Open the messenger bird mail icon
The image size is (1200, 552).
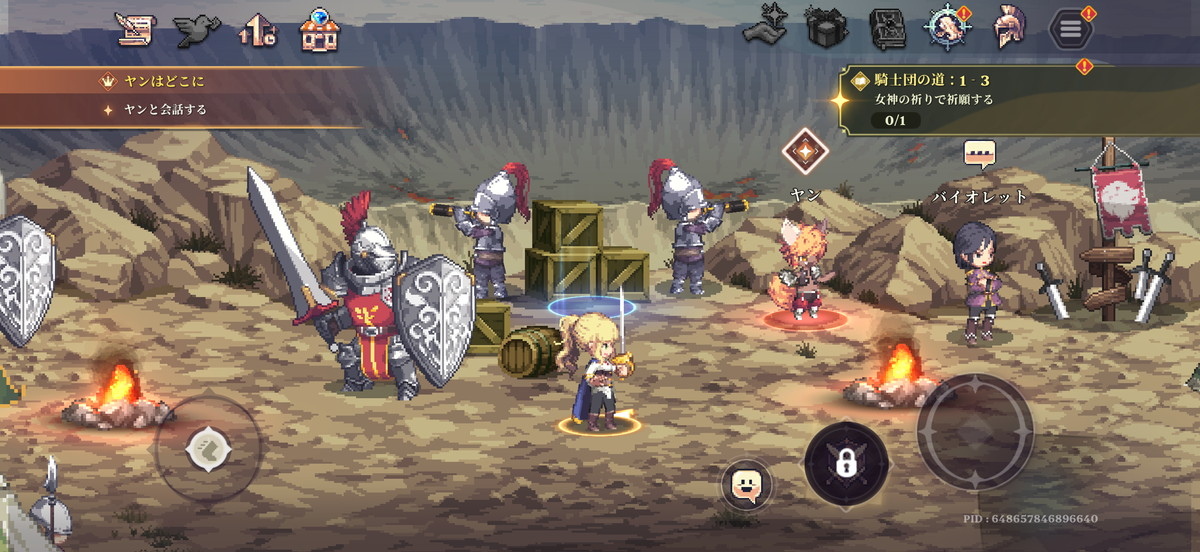click(x=197, y=31)
